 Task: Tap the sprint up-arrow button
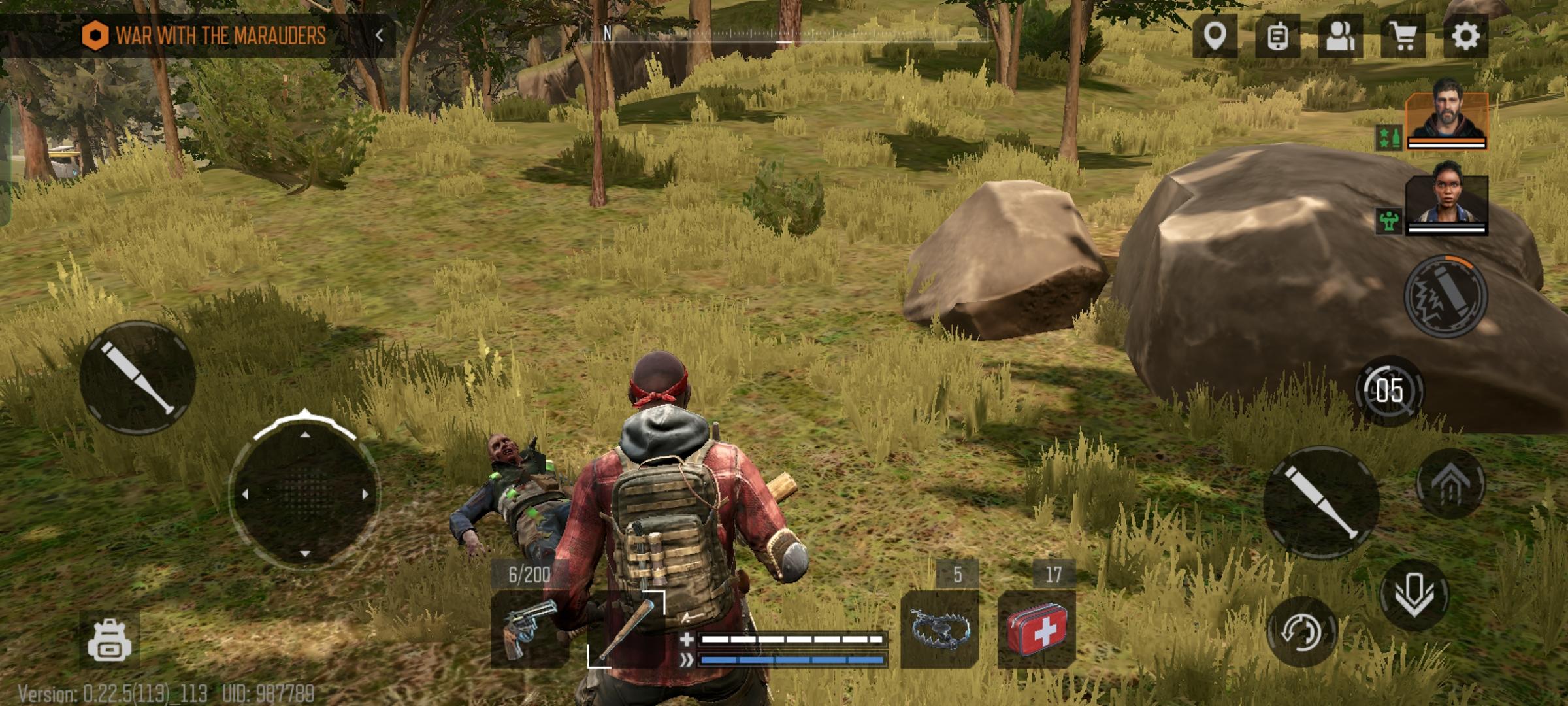pyautogui.click(x=1450, y=484)
